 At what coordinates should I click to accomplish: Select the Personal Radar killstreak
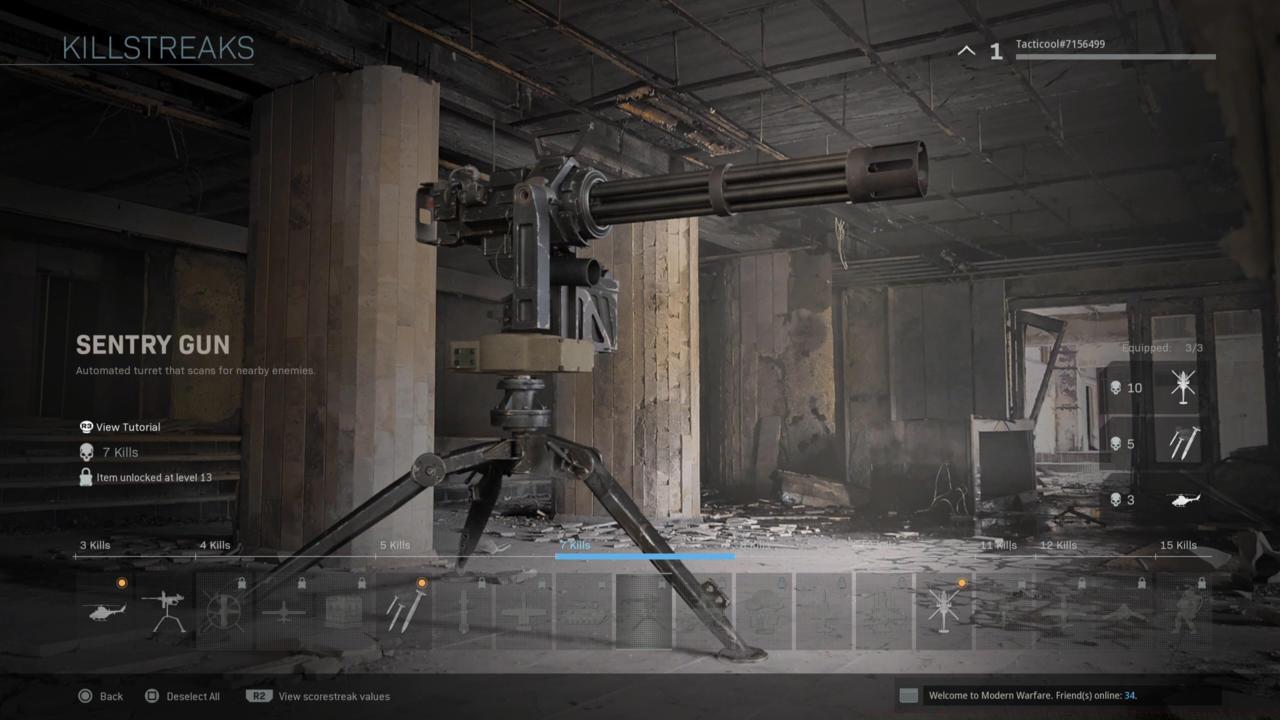pos(105,610)
